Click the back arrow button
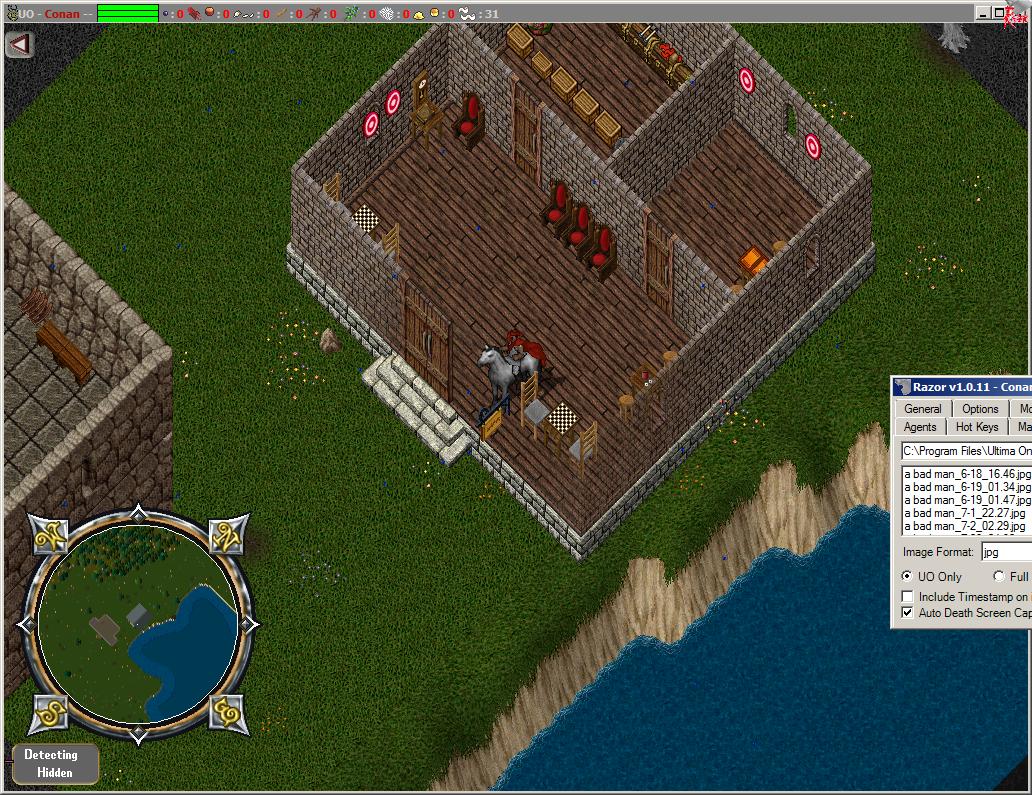The image size is (1032, 795). coord(19,44)
